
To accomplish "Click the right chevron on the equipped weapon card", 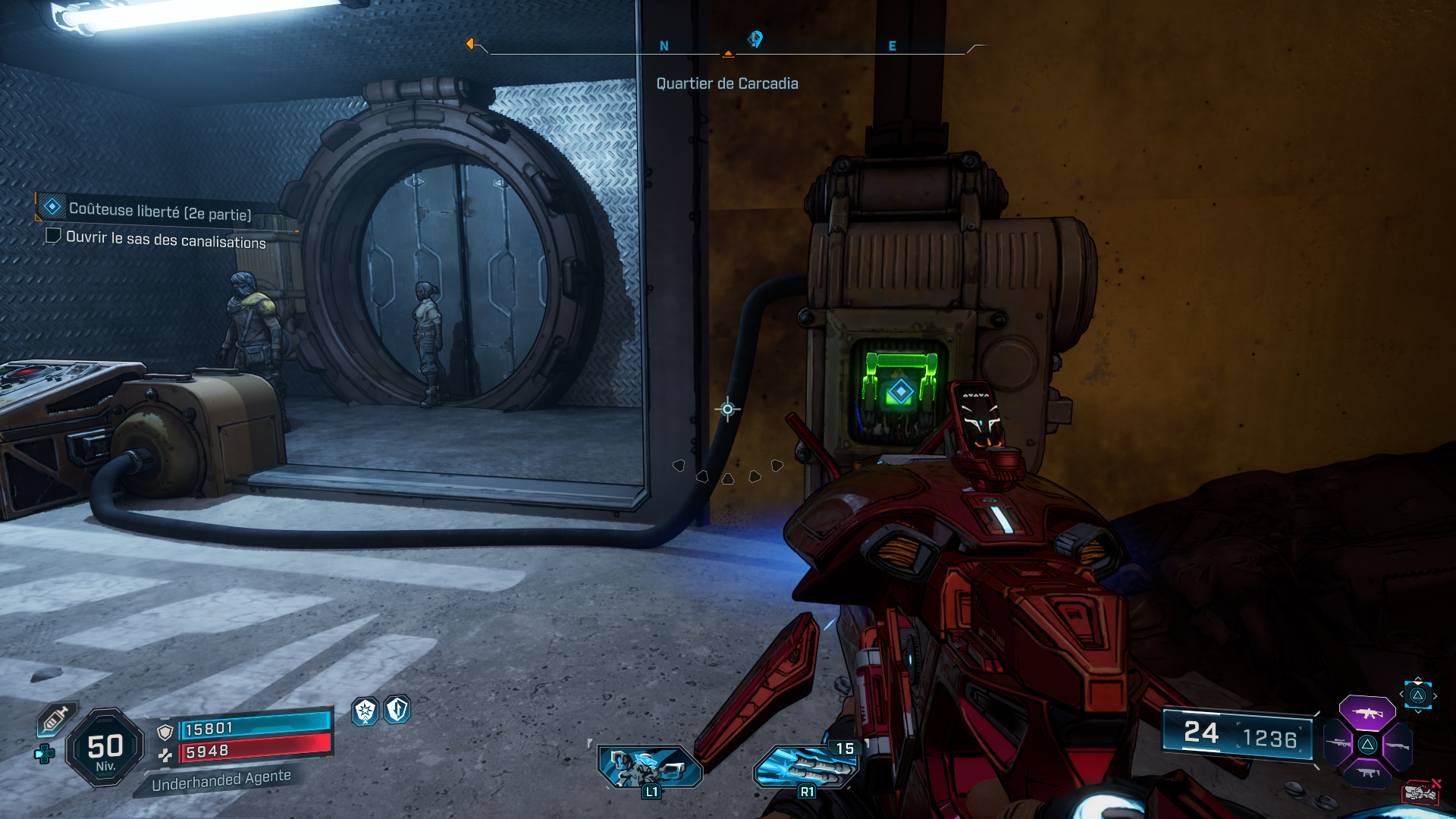I will (x=1435, y=695).
